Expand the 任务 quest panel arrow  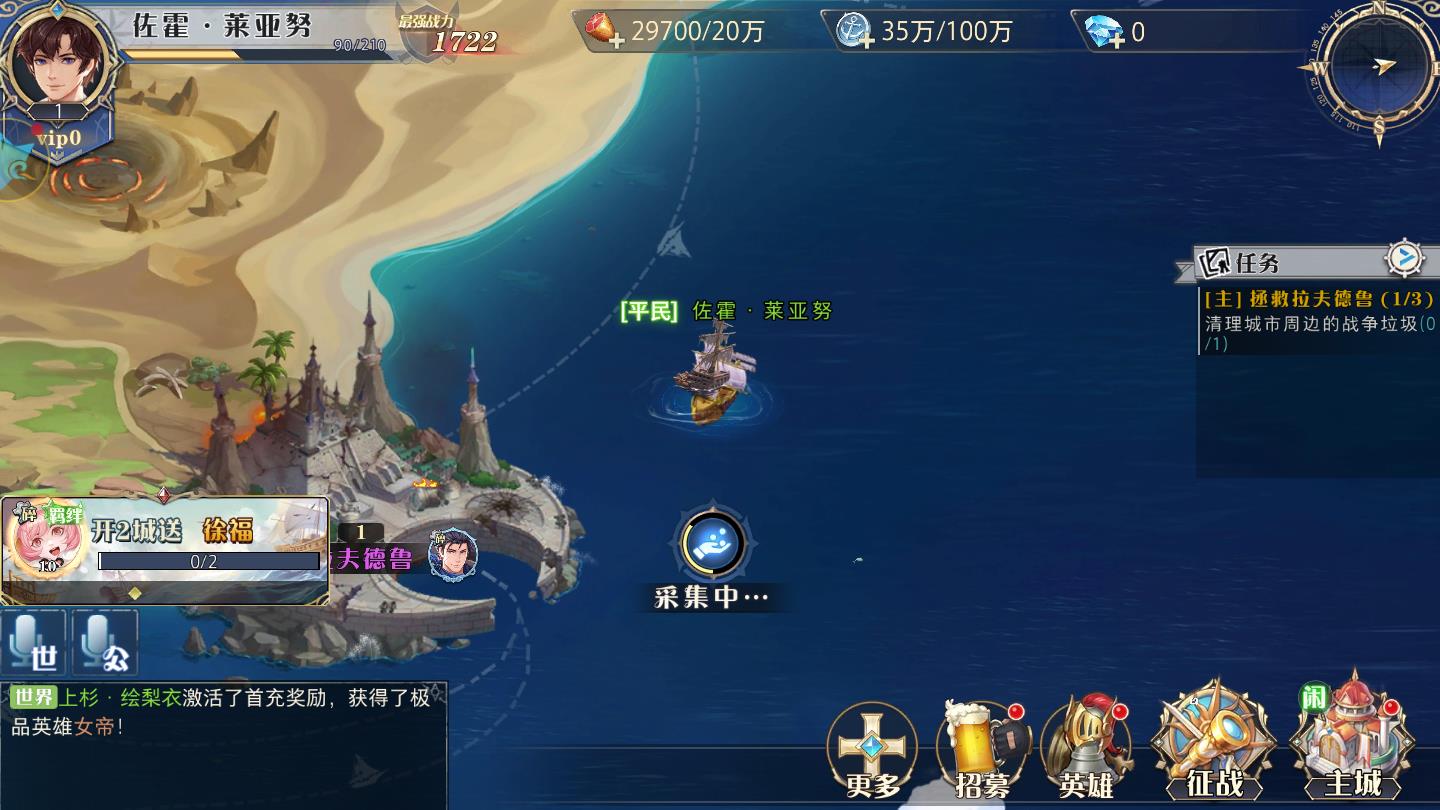tap(1404, 259)
